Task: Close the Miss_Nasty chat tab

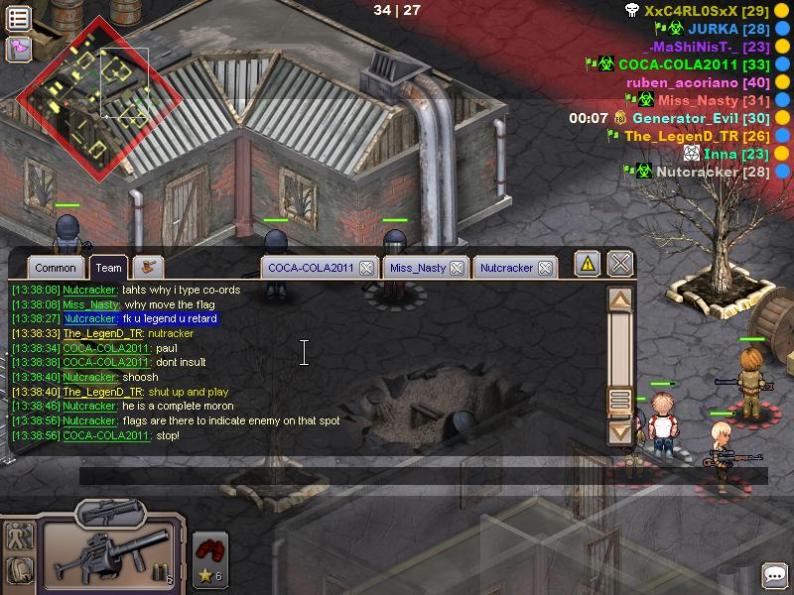Action: [x=457, y=268]
